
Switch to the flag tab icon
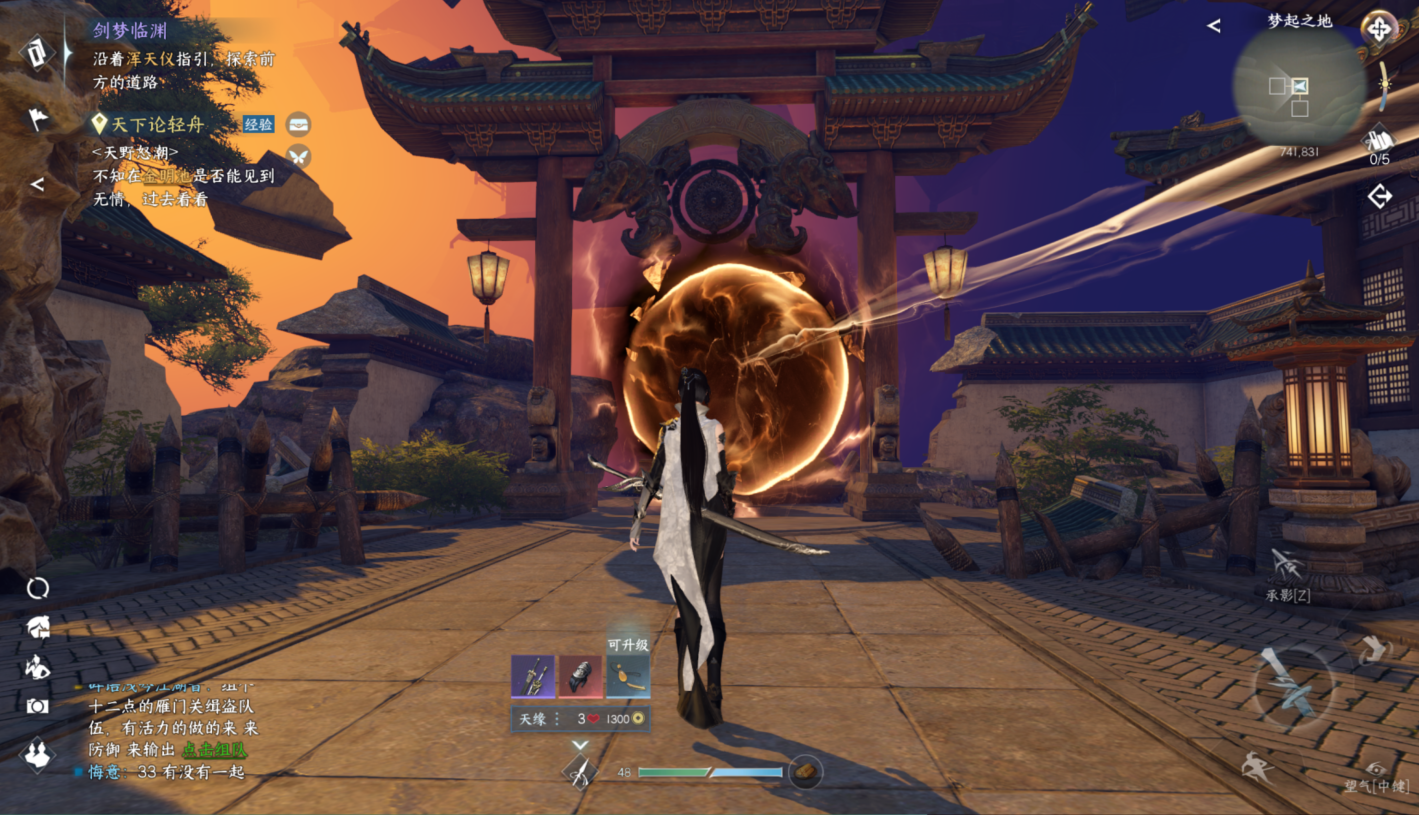click(x=37, y=120)
